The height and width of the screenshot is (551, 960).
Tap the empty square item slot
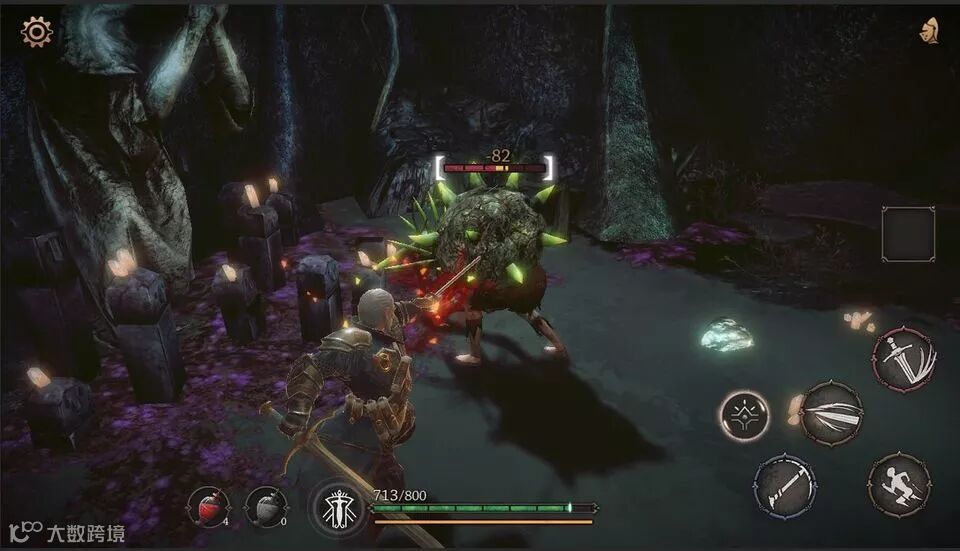[x=908, y=234]
